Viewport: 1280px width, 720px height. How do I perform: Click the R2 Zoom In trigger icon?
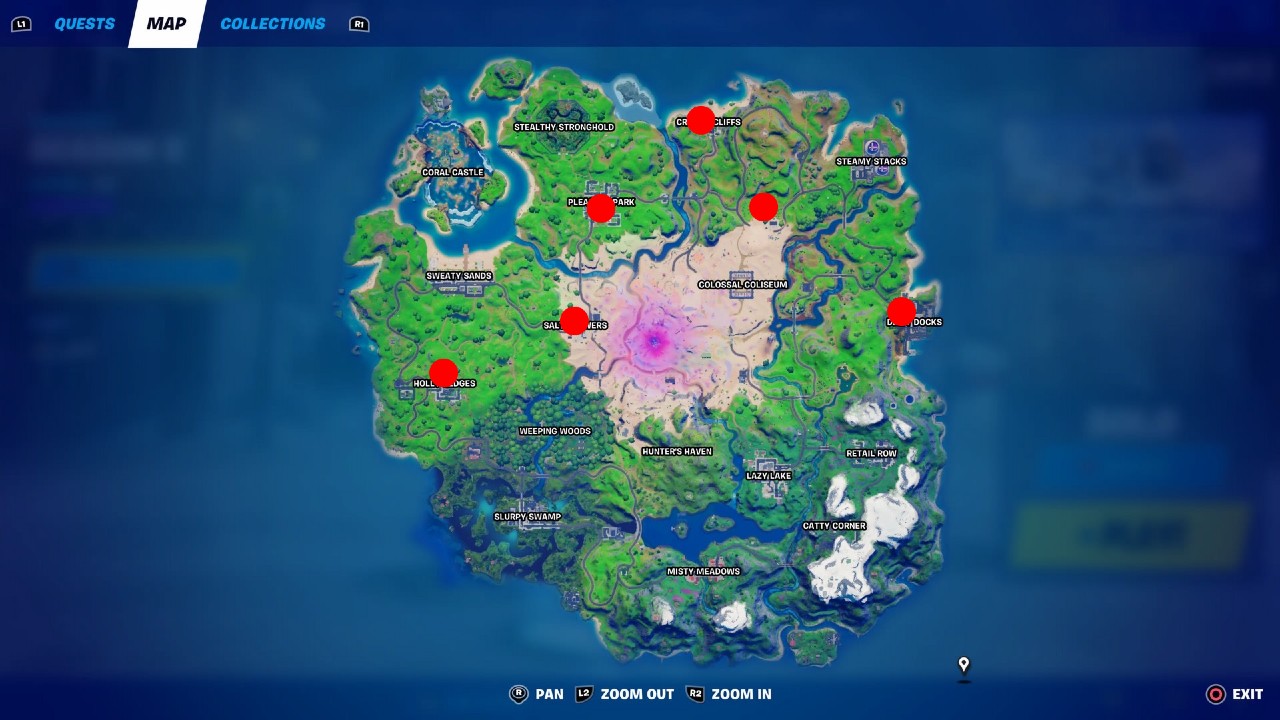click(x=694, y=693)
